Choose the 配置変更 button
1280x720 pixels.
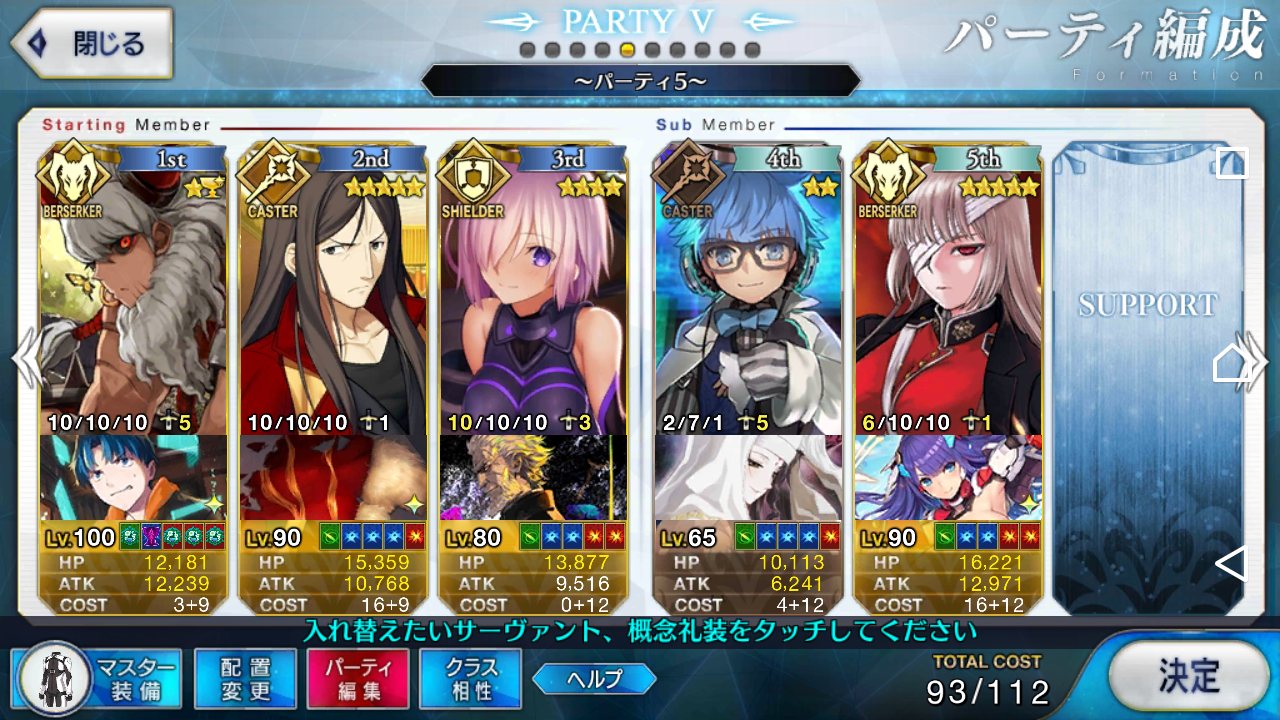pyautogui.click(x=245, y=679)
